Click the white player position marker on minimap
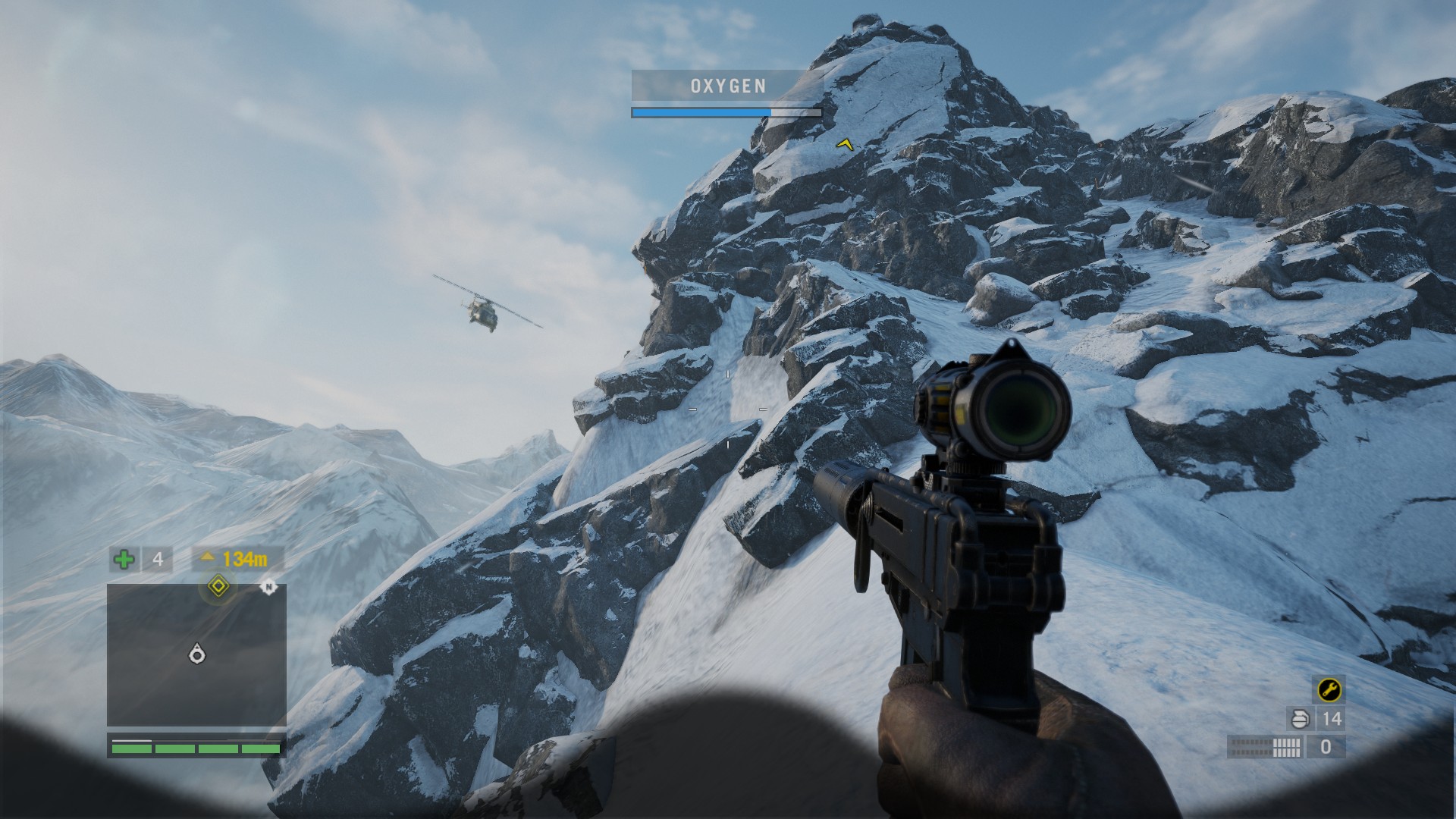The width and height of the screenshot is (1456, 819). pyautogui.click(x=197, y=654)
